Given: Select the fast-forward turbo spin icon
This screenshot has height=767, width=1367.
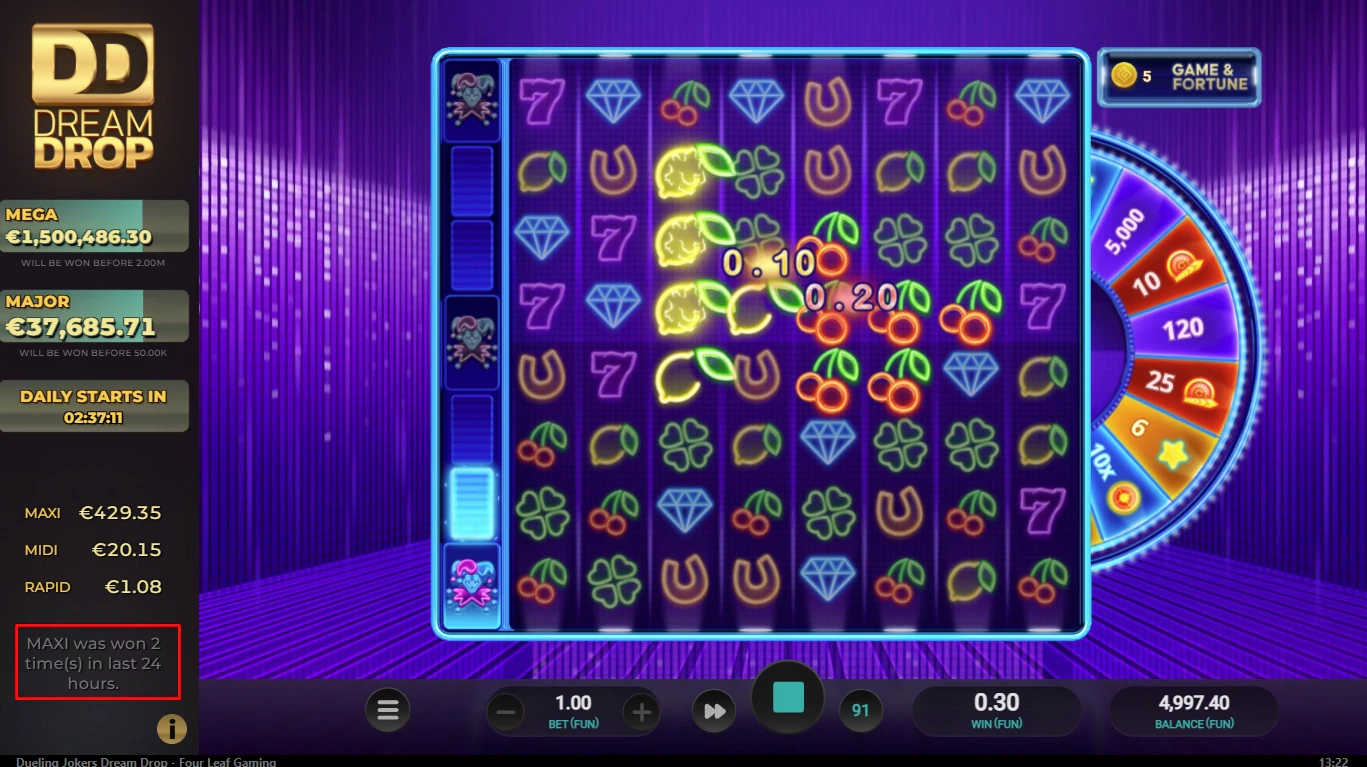Looking at the screenshot, I should pyautogui.click(x=715, y=710).
